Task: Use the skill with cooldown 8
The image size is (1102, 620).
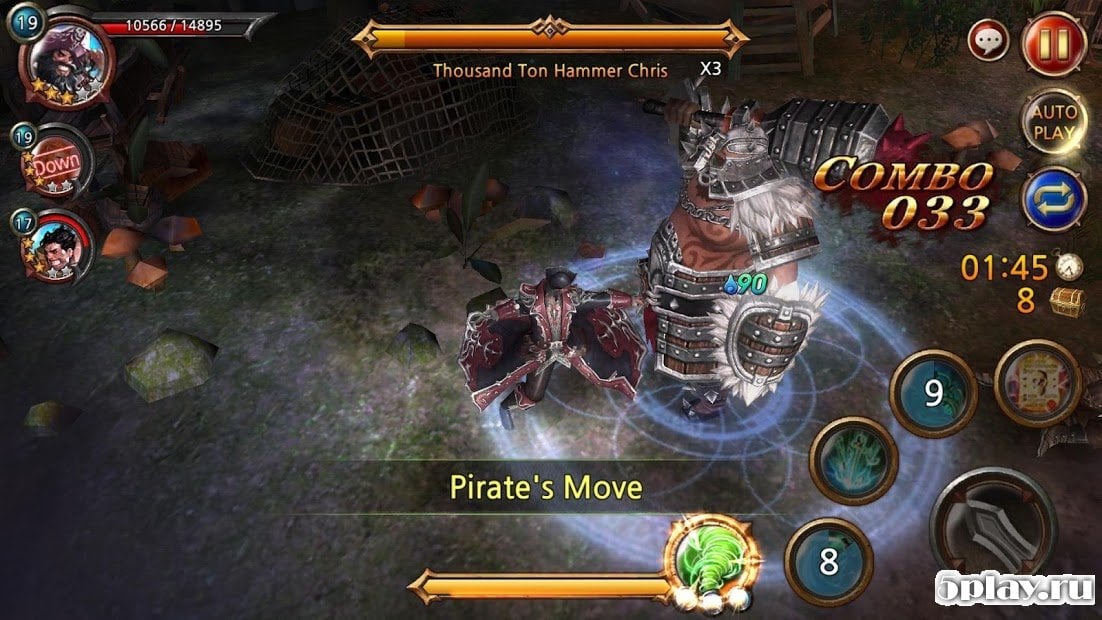Action: click(828, 561)
